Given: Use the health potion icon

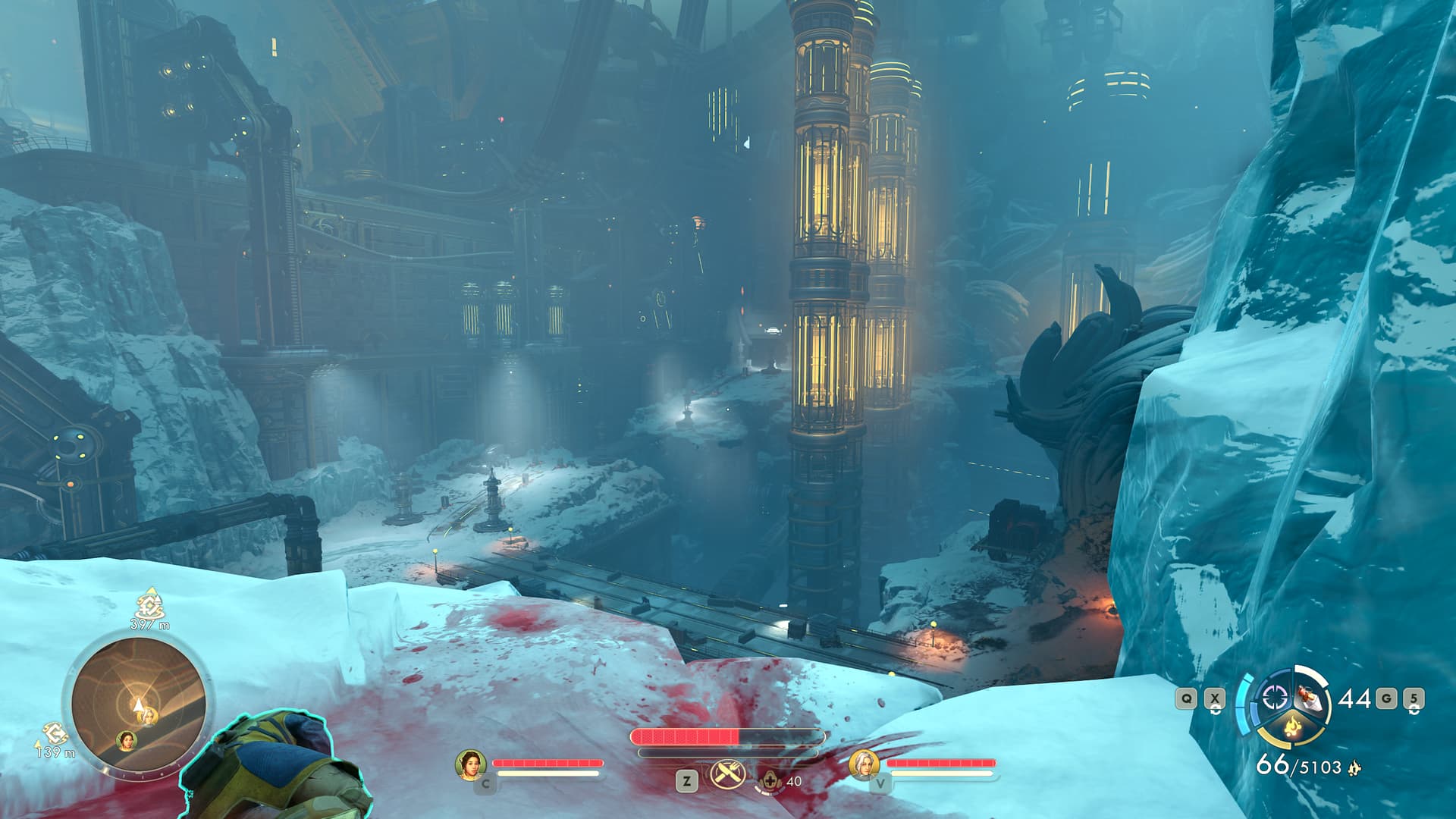Looking at the screenshot, I should tap(769, 780).
